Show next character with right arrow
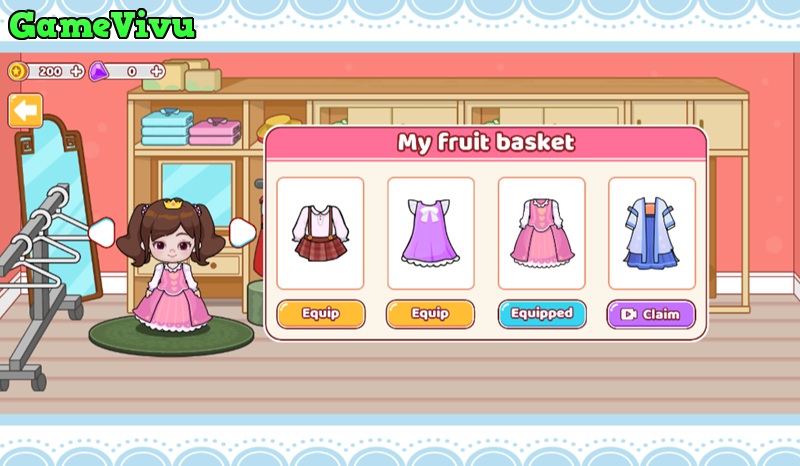This screenshot has height=466, width=800. 242,232
